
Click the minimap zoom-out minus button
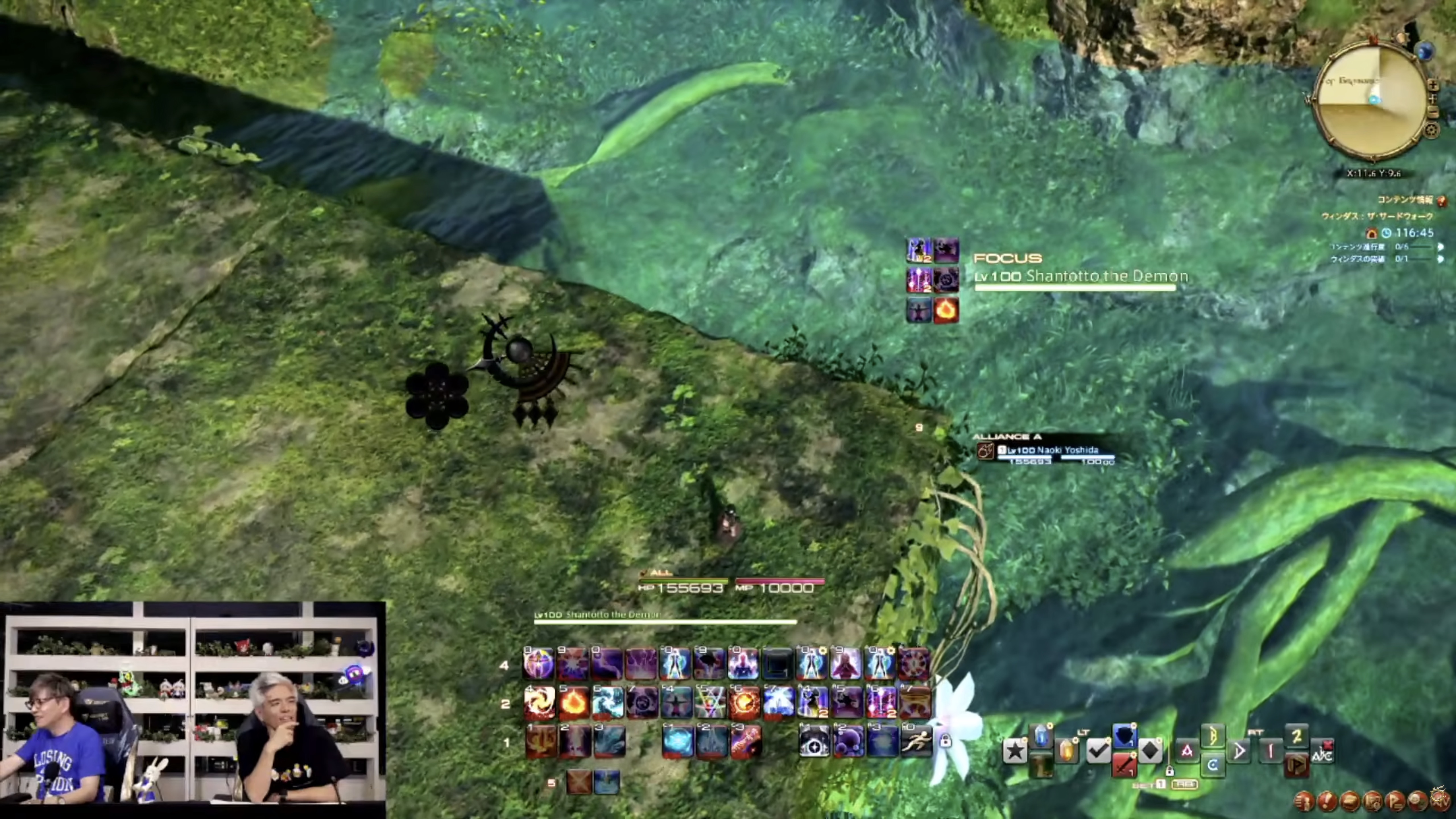tap(1433, 113)
